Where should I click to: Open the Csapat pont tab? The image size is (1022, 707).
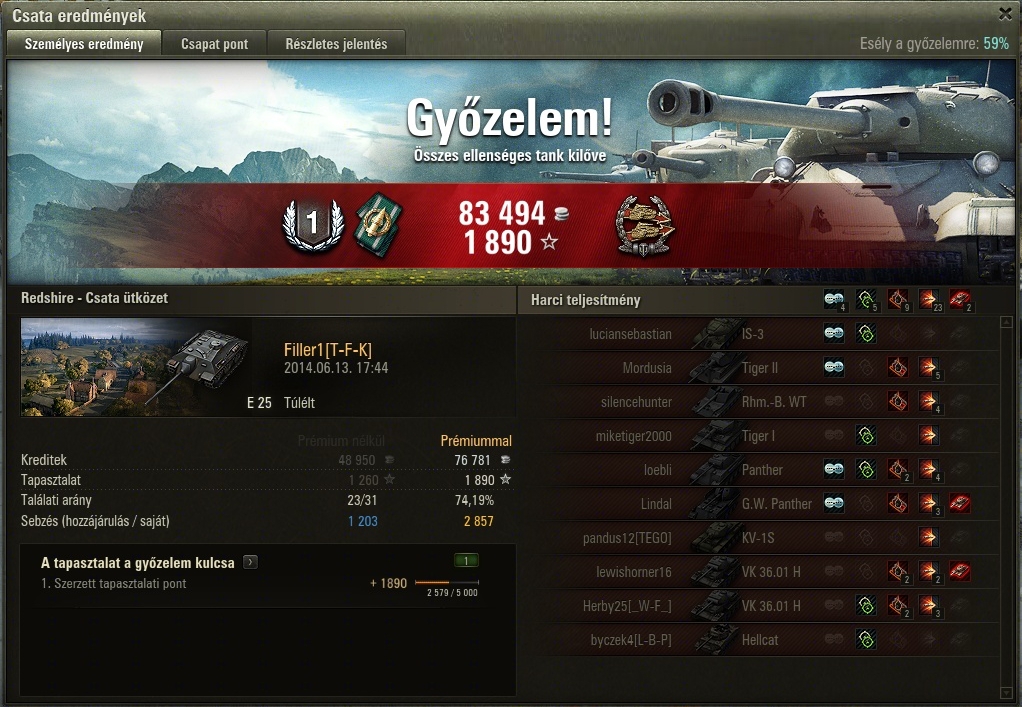tap(215, 44)
